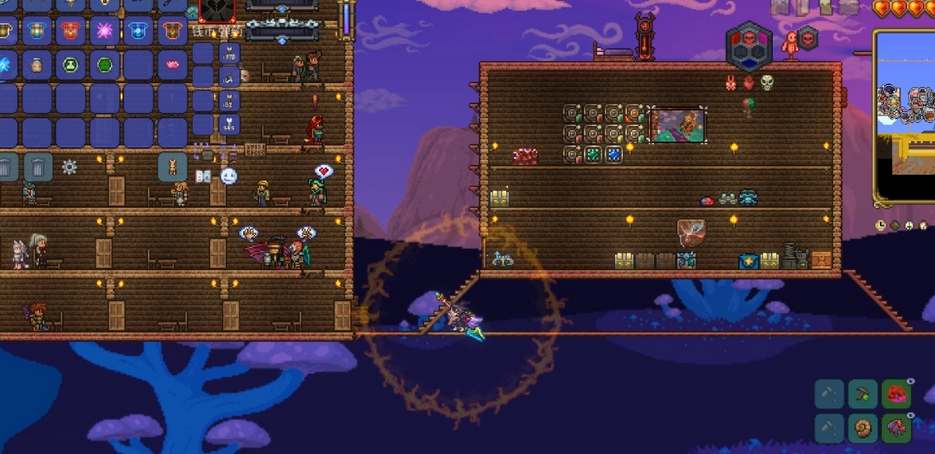Select the green flask inventory slot
The width and height of the screenshot is (935, 454).
(x=70, y=64)
